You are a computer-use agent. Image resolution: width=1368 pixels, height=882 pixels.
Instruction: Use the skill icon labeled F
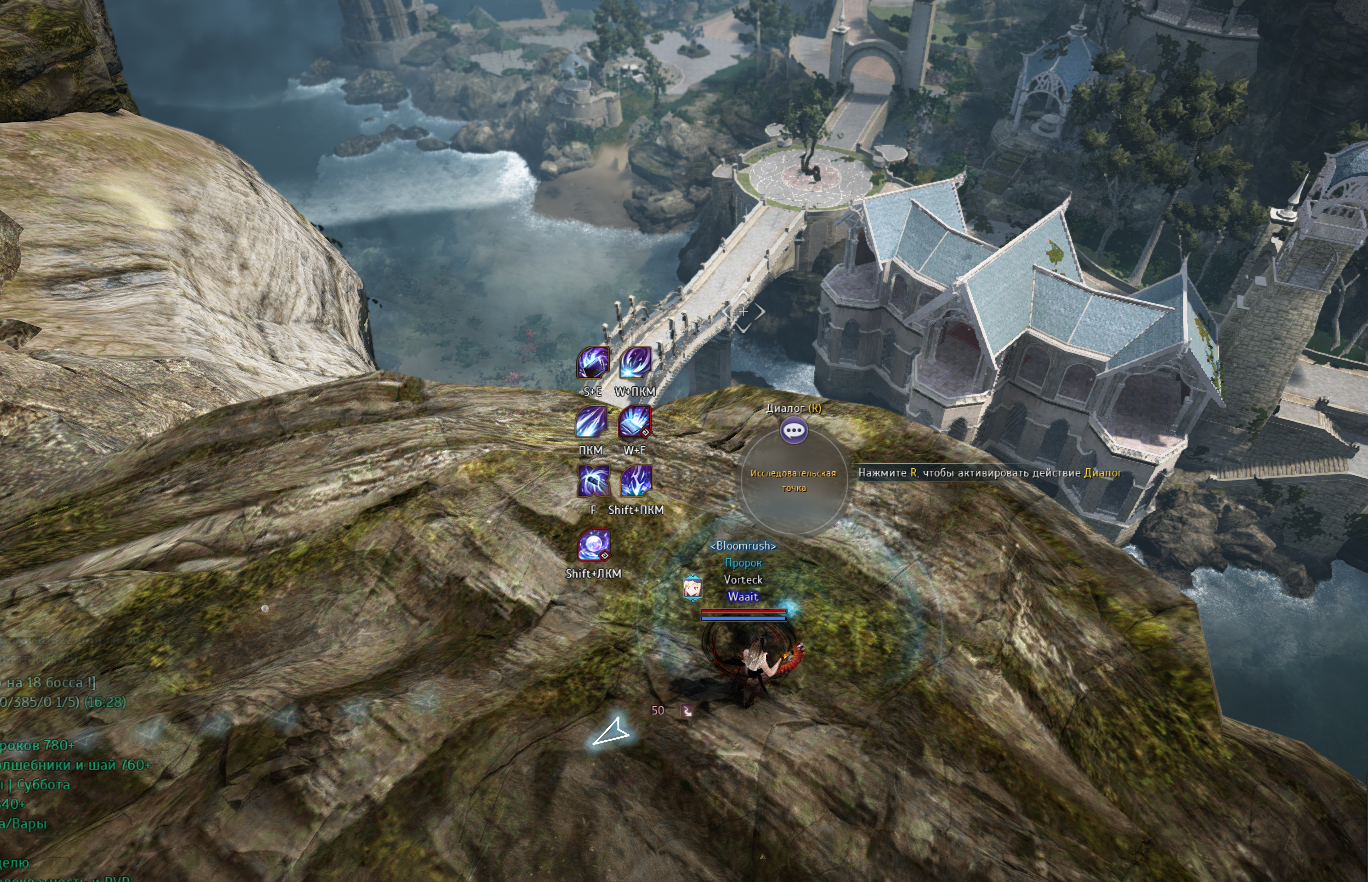tap(593, 481)
